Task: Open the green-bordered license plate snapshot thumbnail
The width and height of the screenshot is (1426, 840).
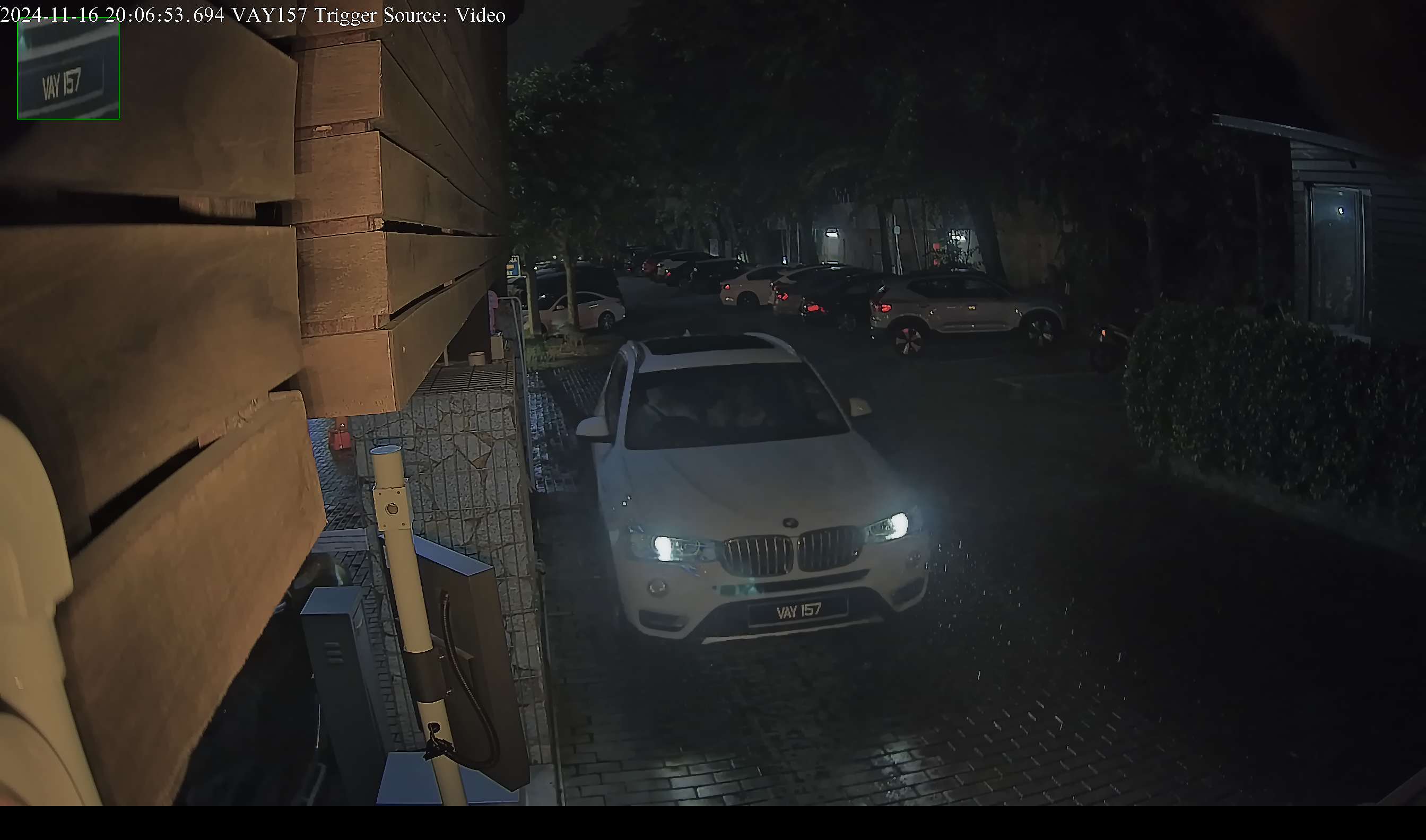Action: [x=68, y=69]
